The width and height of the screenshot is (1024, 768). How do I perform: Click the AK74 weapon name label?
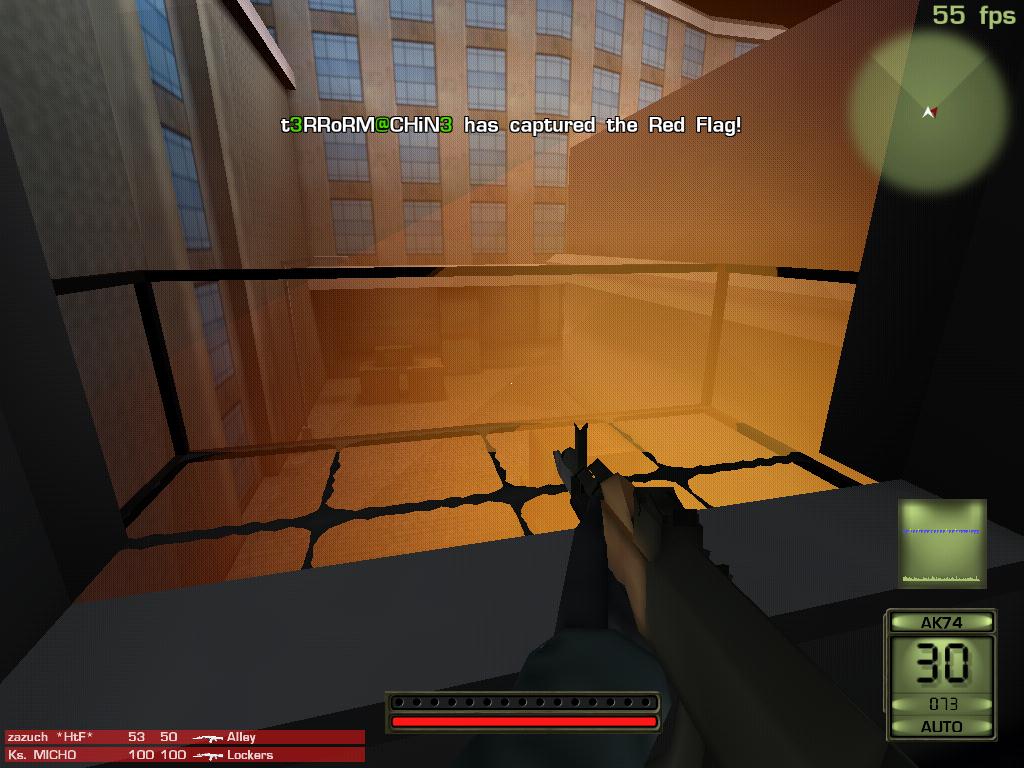[x=941, y=622]
